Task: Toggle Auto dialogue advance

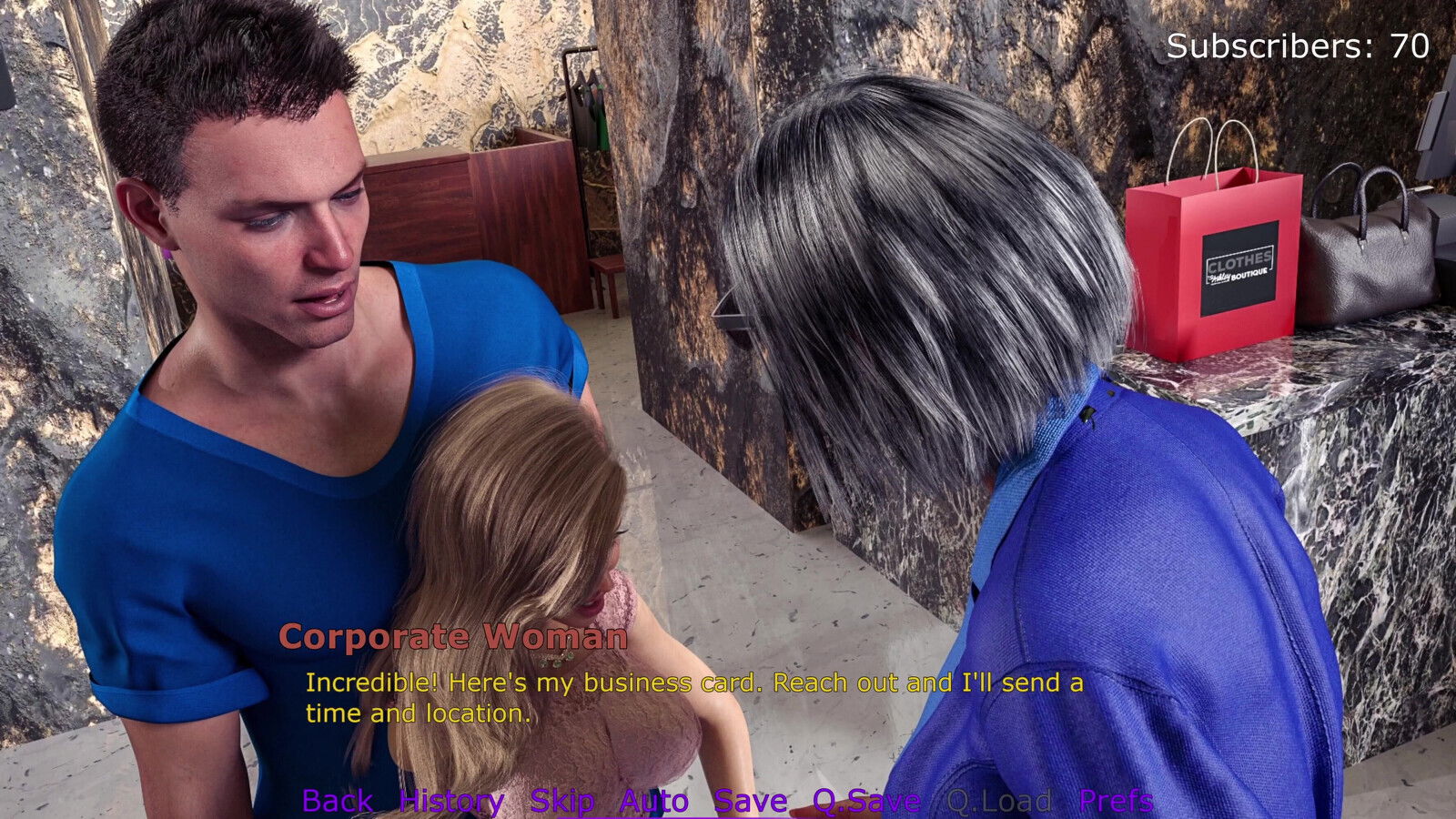Action: 653,801
